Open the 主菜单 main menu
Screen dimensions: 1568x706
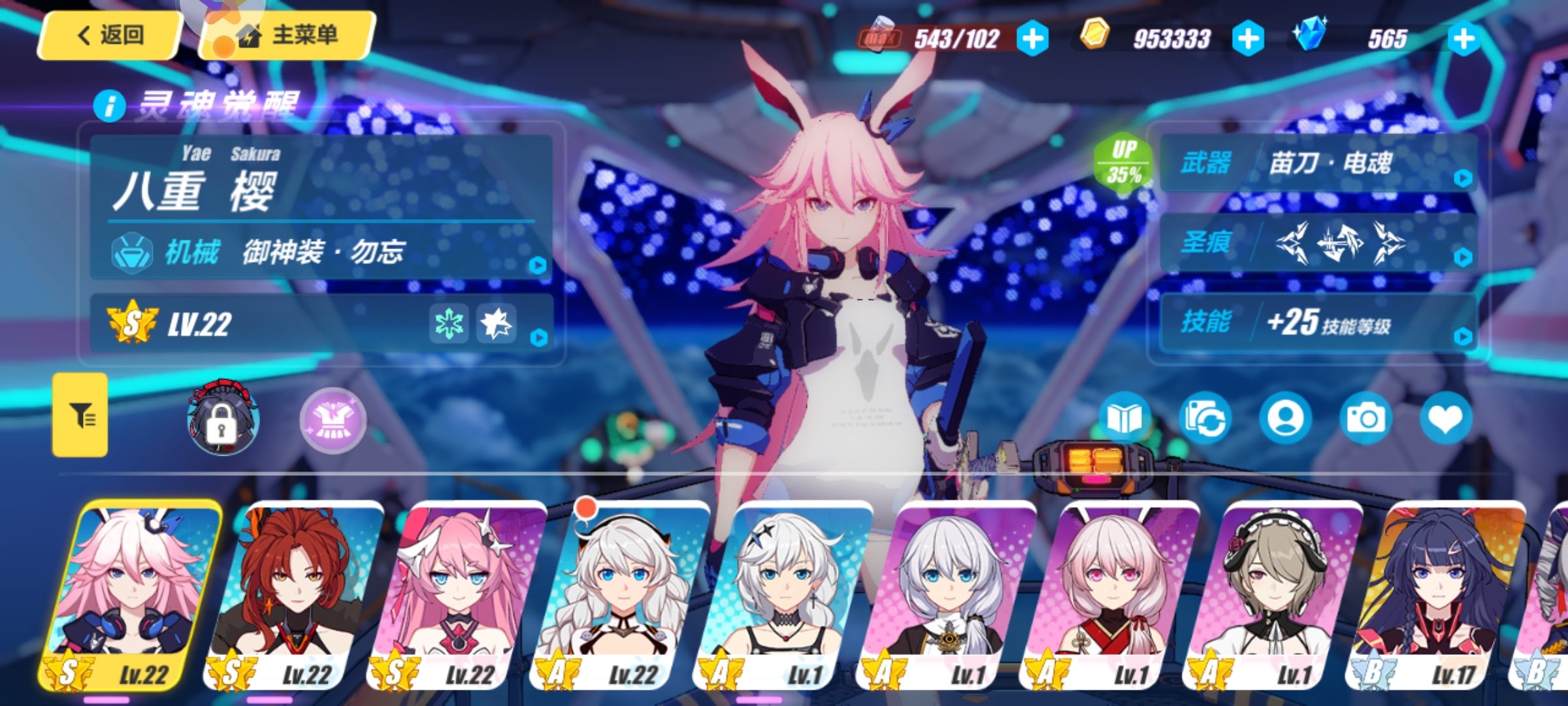coord(289,35)
